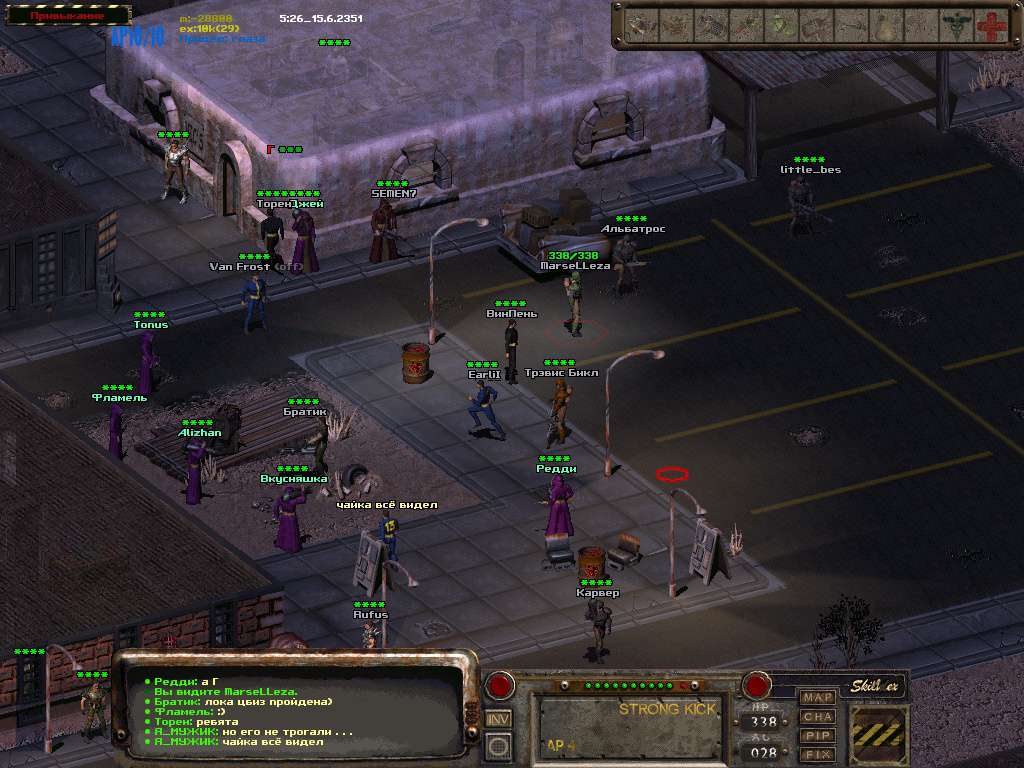The width and height of the screenshot is (1024, 768).
Task: Click the round options button below INV
Action: tap(498, 745)
